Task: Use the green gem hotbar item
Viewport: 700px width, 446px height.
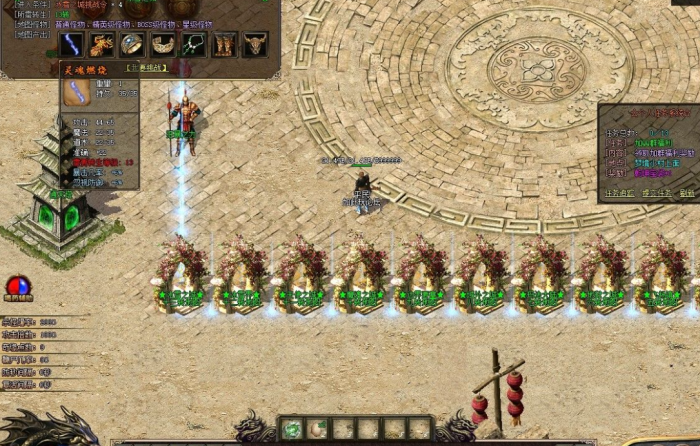Action: pos(292,429)
